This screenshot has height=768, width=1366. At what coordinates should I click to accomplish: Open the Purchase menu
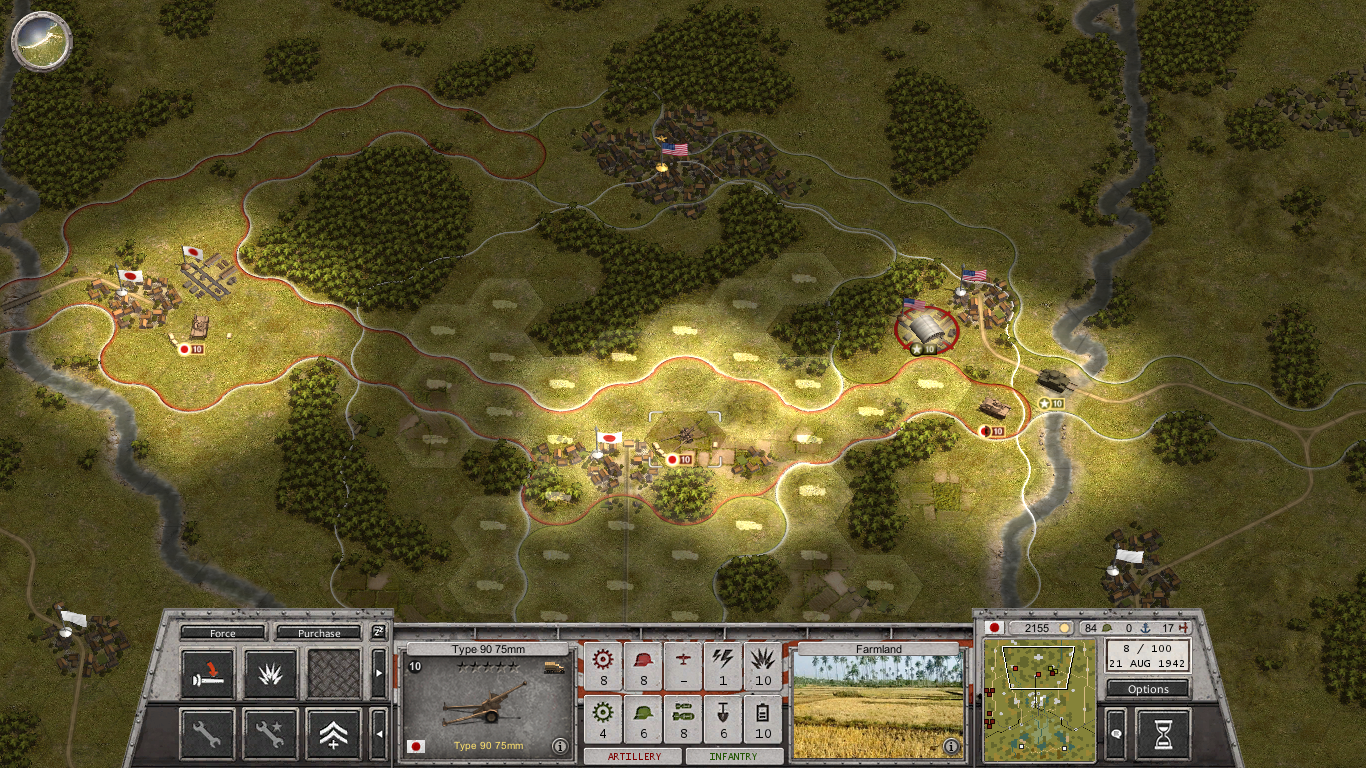click(319, 633)
